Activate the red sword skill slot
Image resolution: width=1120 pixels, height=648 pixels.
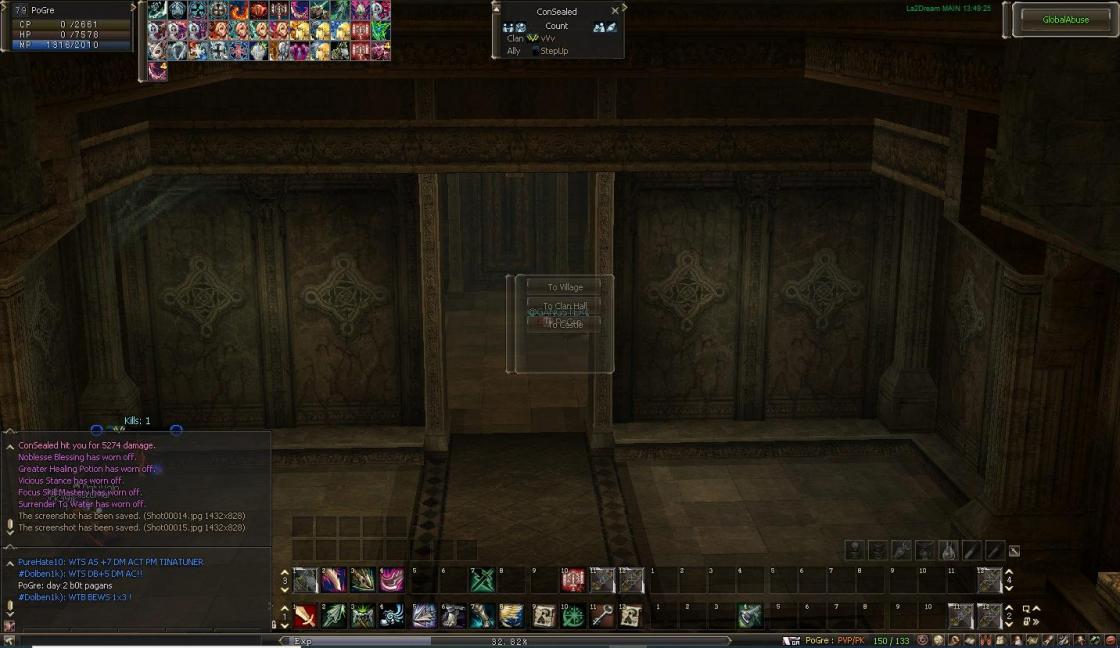(305, 616)
